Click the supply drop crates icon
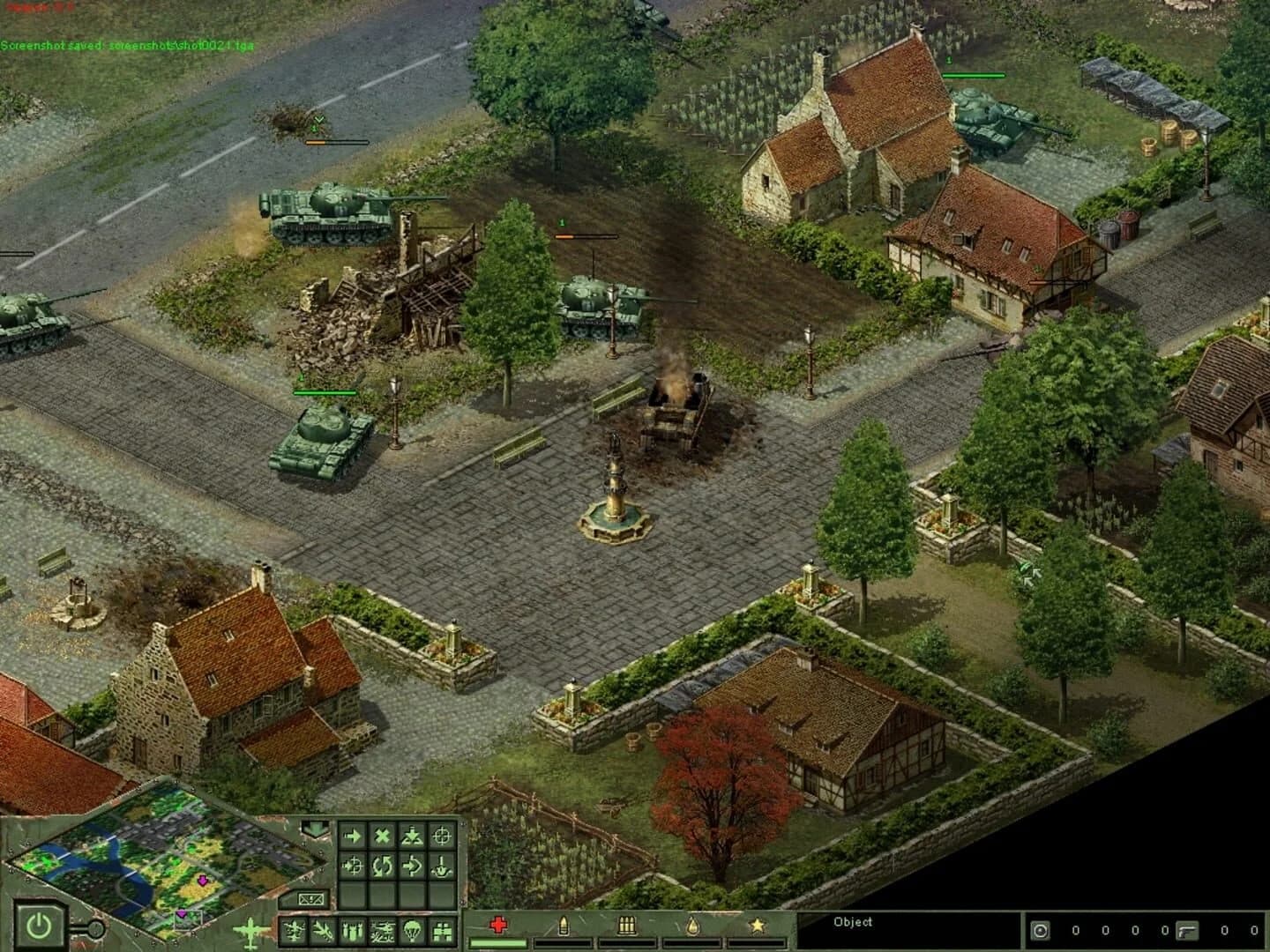Image resolution: width=1270 pixels, height=952 pixels. tap(440, 930)
